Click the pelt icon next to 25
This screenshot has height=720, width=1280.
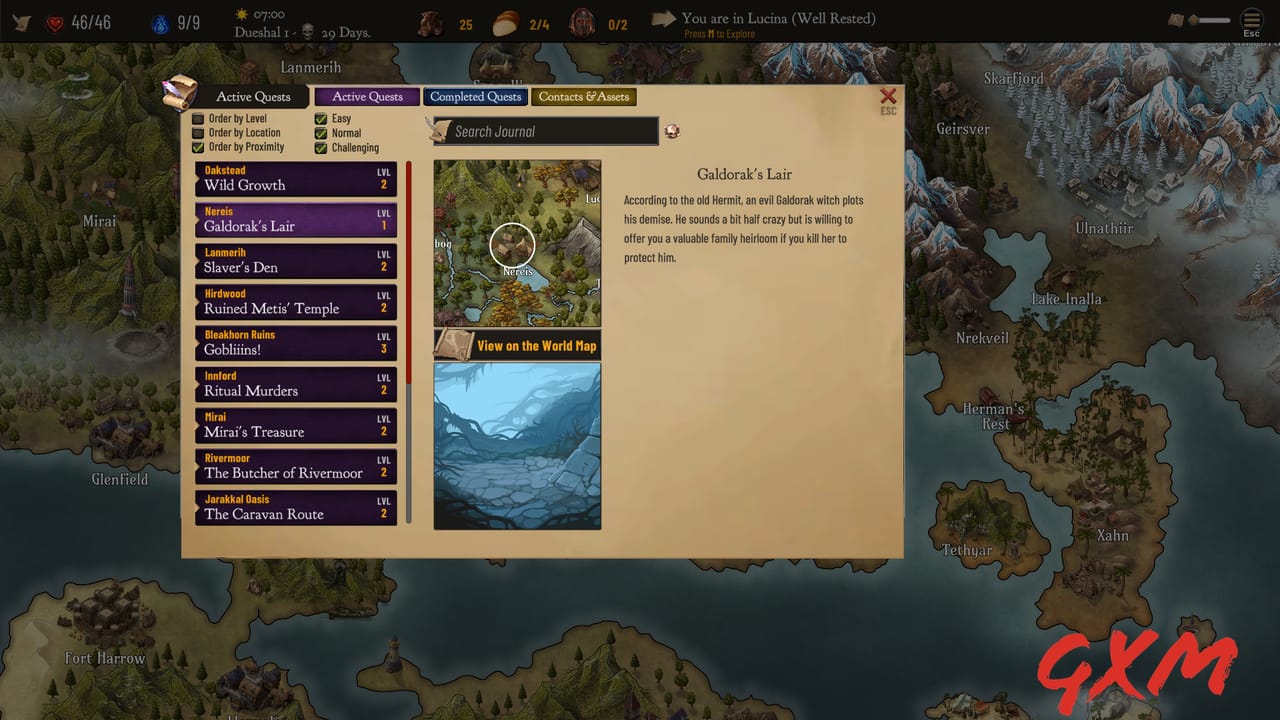(x=430, y=23)
